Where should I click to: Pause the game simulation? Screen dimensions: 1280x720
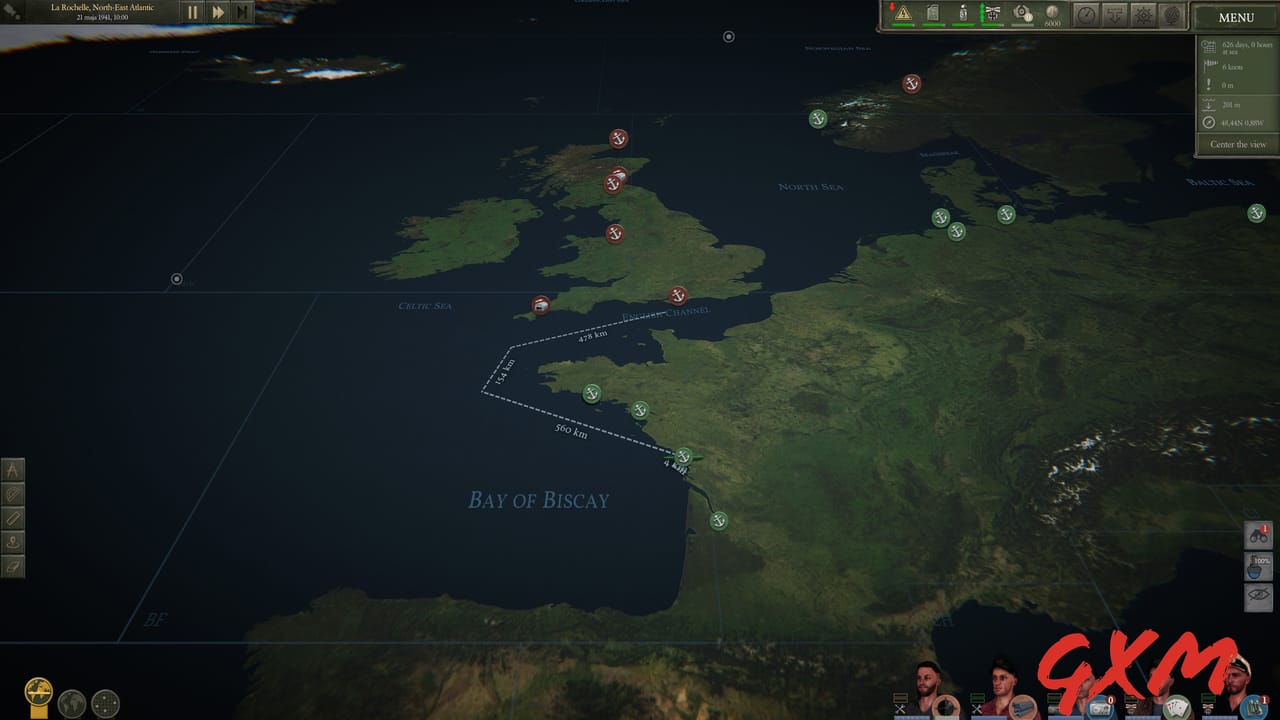[192, 13]
